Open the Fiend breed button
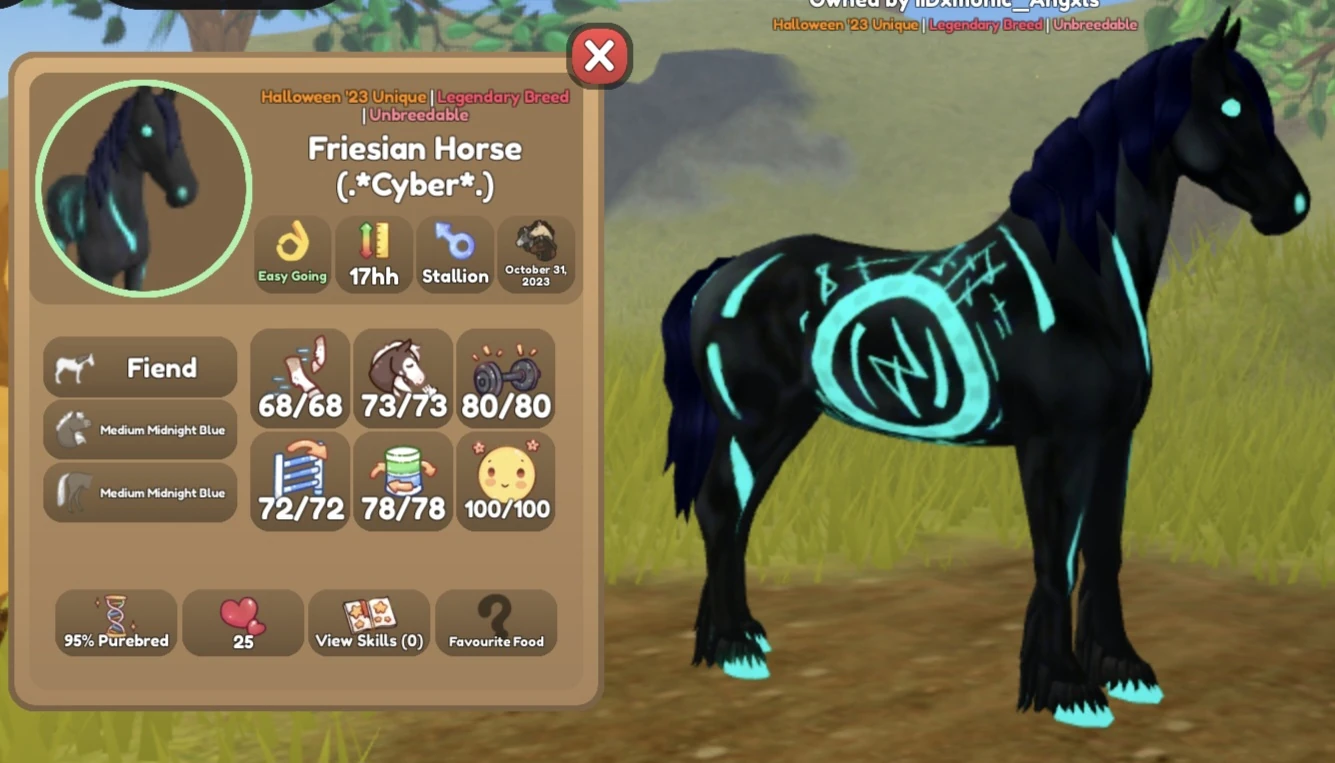This screenshot has width=1335, height=763. click(x=139, y=367)
